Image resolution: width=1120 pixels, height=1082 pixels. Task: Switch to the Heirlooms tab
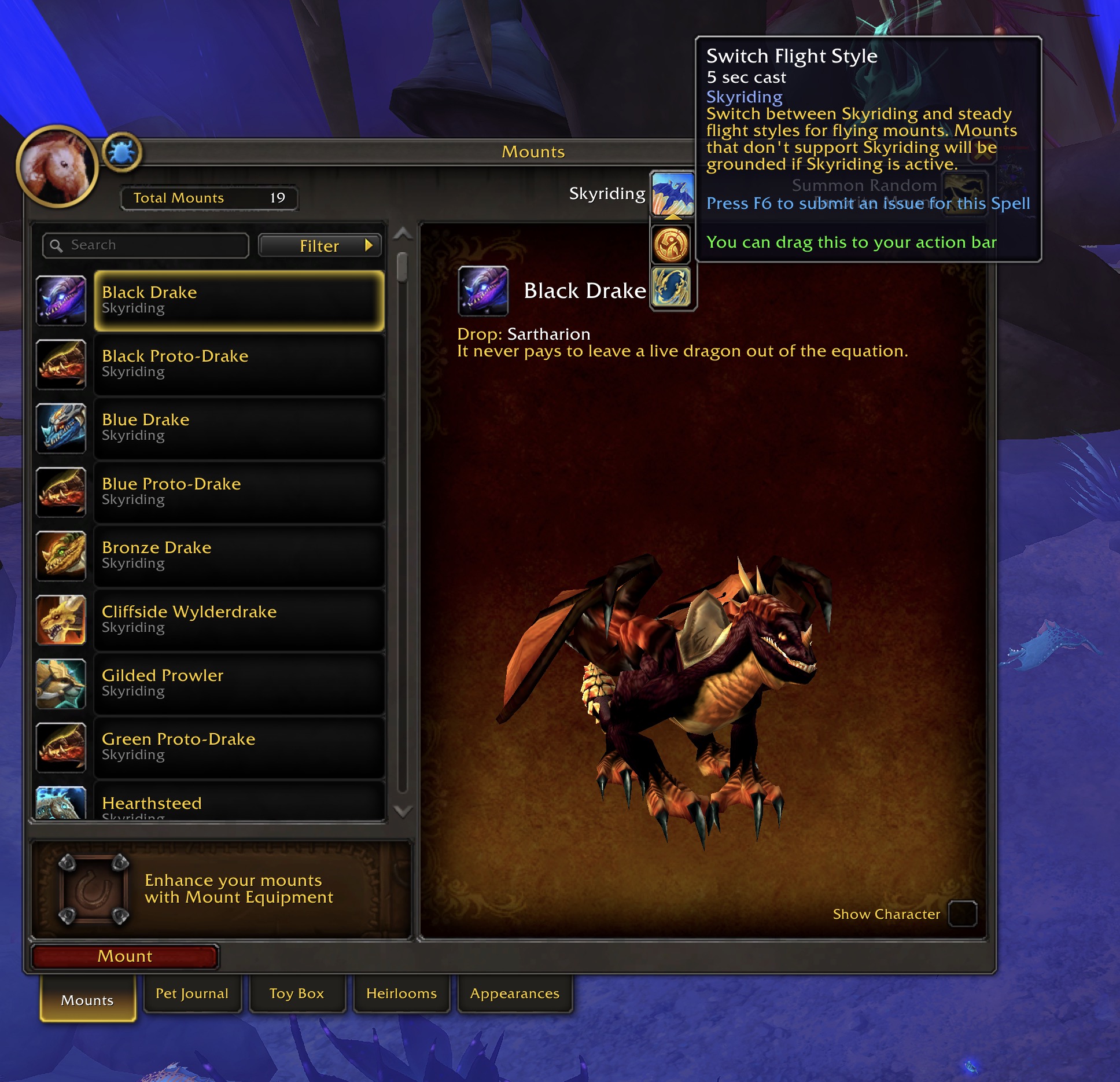pyautogui.click(x=401, y=993)
